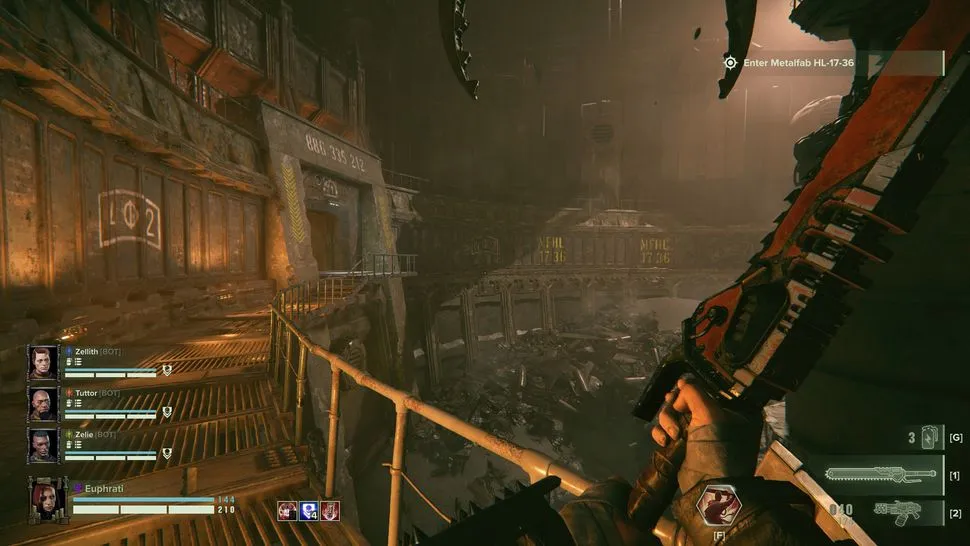Click the red skull buff icon
Viewport: 970px width, 546px height.
[287, 510]
